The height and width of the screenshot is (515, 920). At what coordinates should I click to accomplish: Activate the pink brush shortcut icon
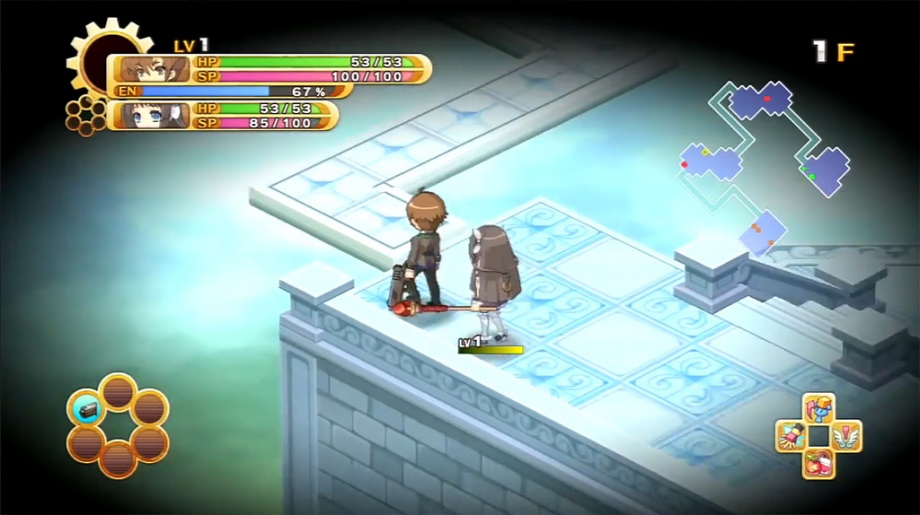pyautogui.click(x=790, y=436)
